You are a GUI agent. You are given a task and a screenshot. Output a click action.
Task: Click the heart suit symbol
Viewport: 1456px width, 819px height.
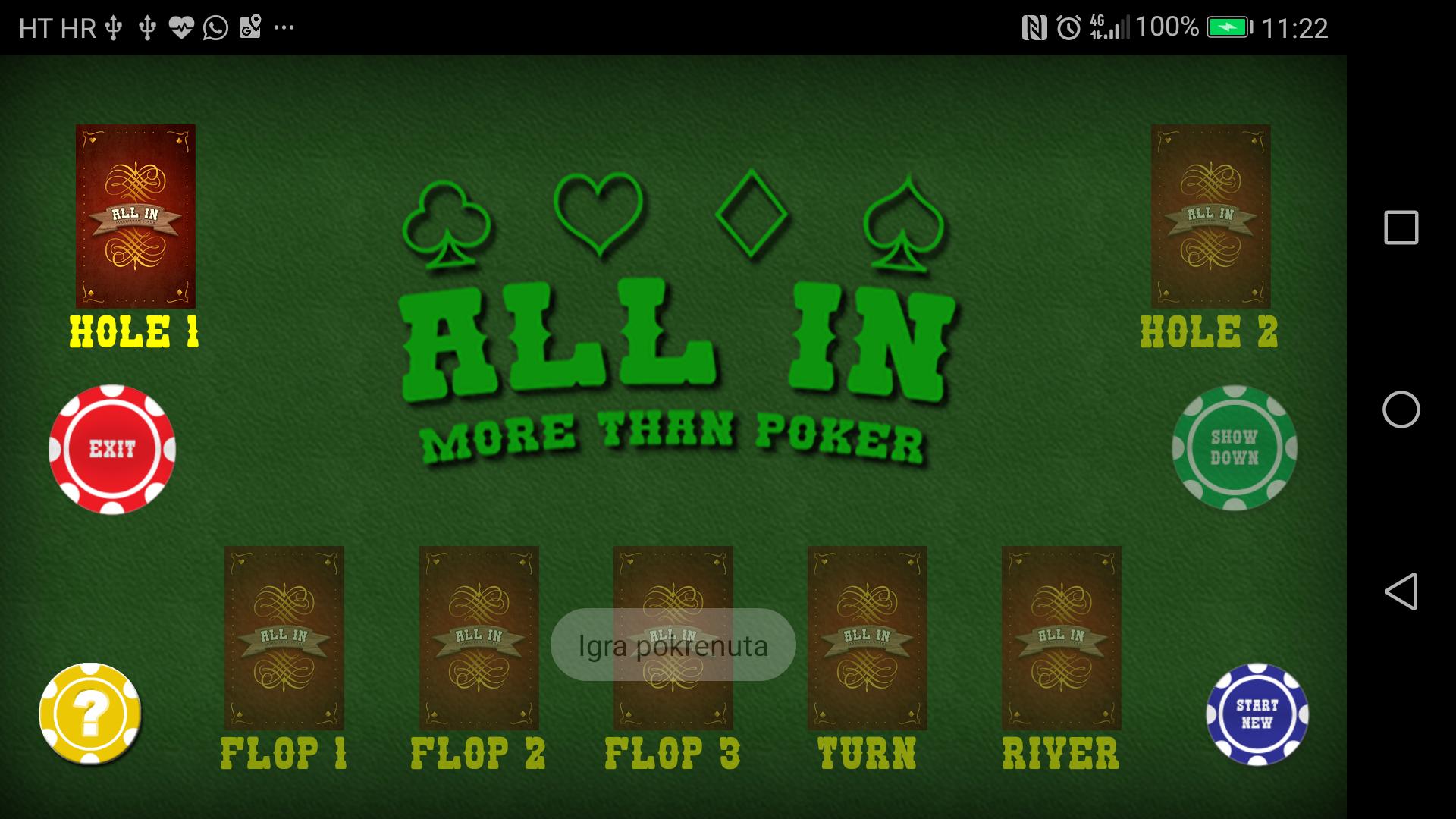click(x=599, y=212)
